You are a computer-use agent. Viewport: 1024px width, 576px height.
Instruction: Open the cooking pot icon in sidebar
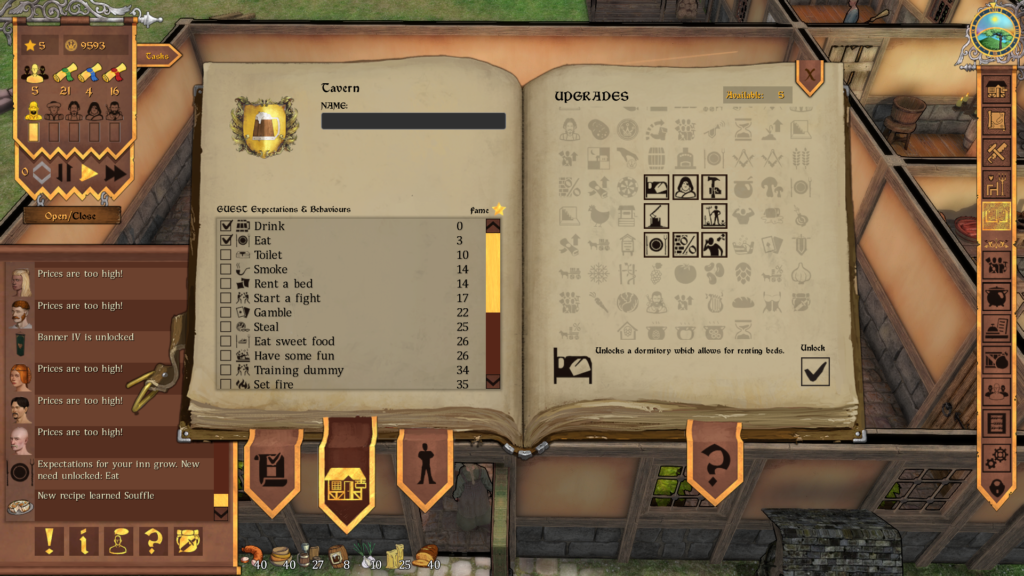(997, 297)
